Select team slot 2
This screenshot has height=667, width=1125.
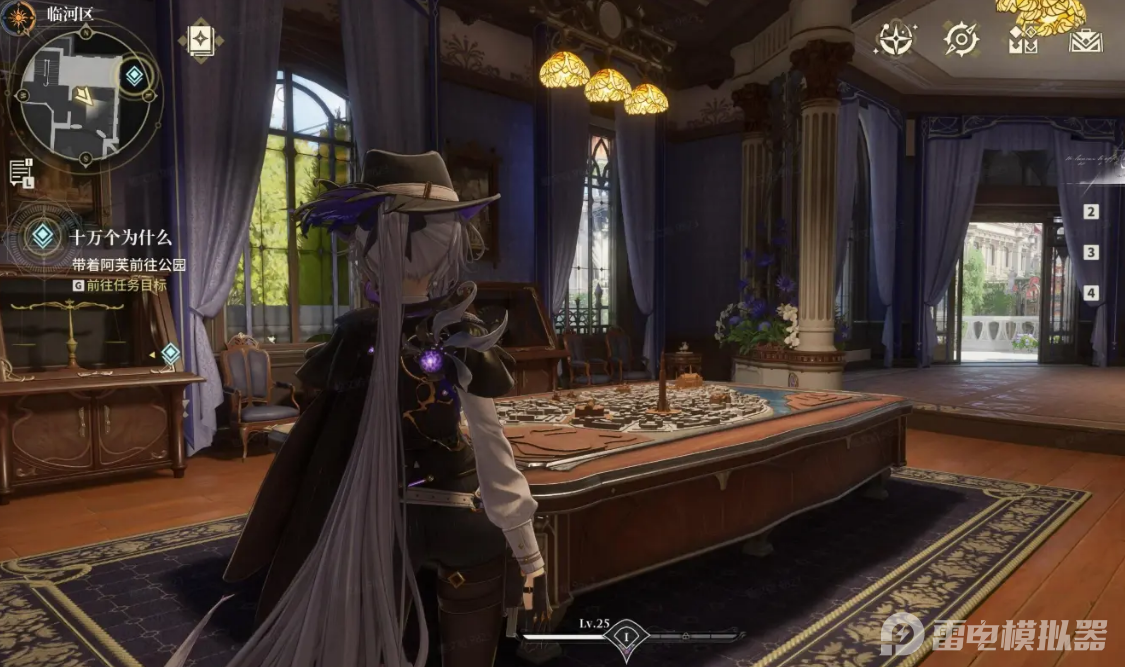tap(1091, 212)
